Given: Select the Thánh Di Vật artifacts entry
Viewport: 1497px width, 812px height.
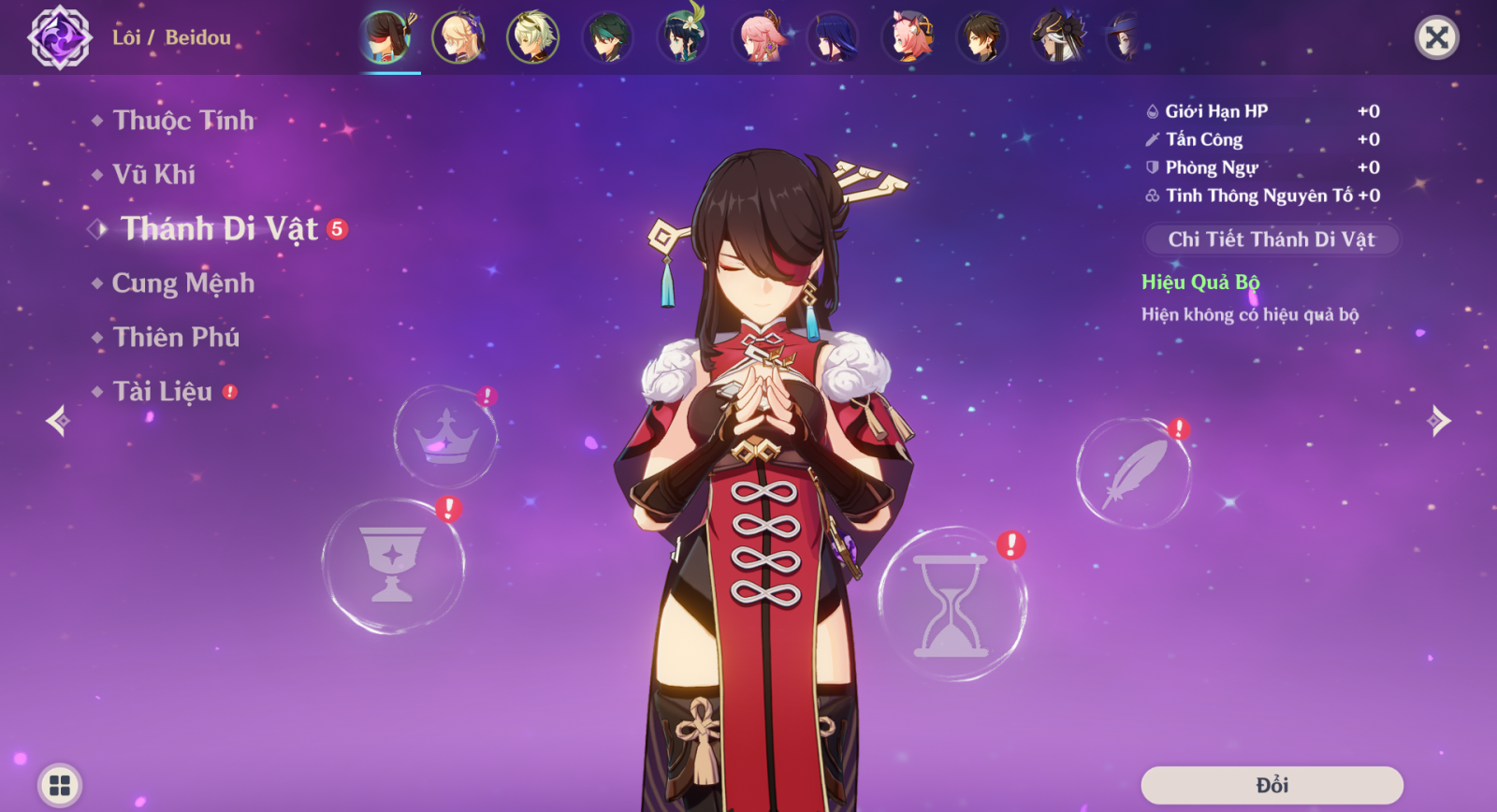Looking at the screenshot, I should pos(220,229).
